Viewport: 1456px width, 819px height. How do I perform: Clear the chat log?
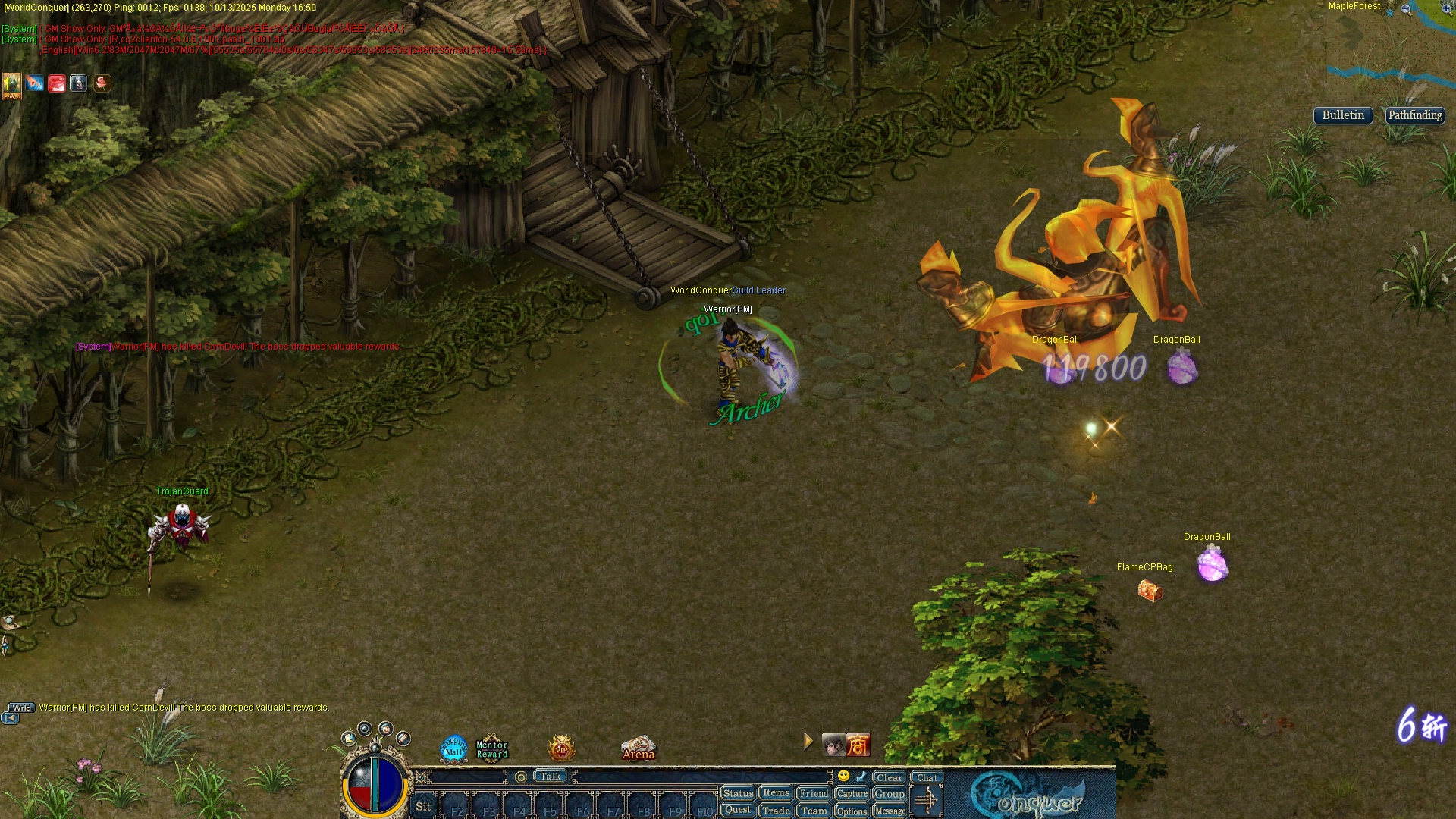(x=889, y=777)
